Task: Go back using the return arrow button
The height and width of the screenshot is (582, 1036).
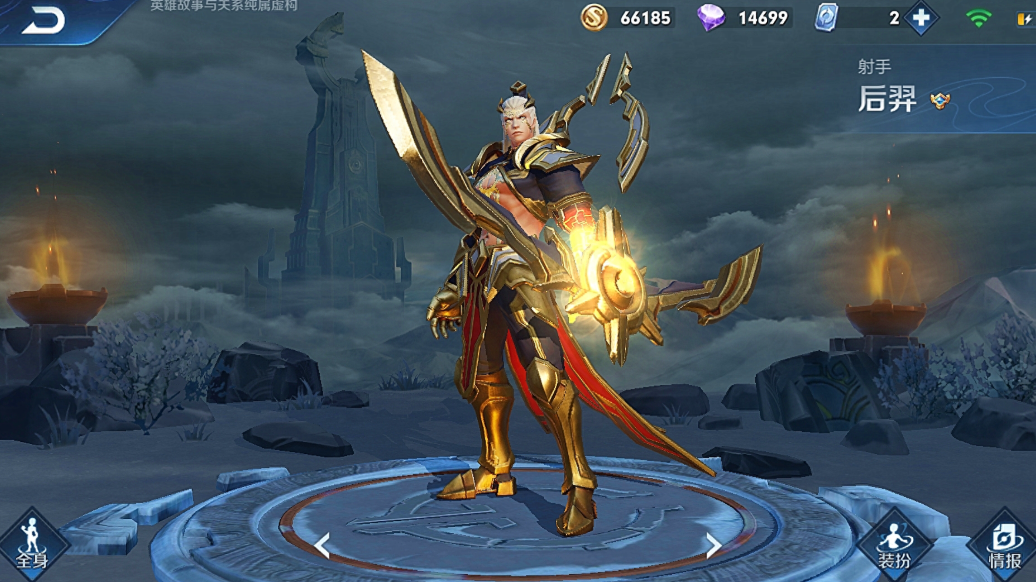Action: click(x=43, y=20)
